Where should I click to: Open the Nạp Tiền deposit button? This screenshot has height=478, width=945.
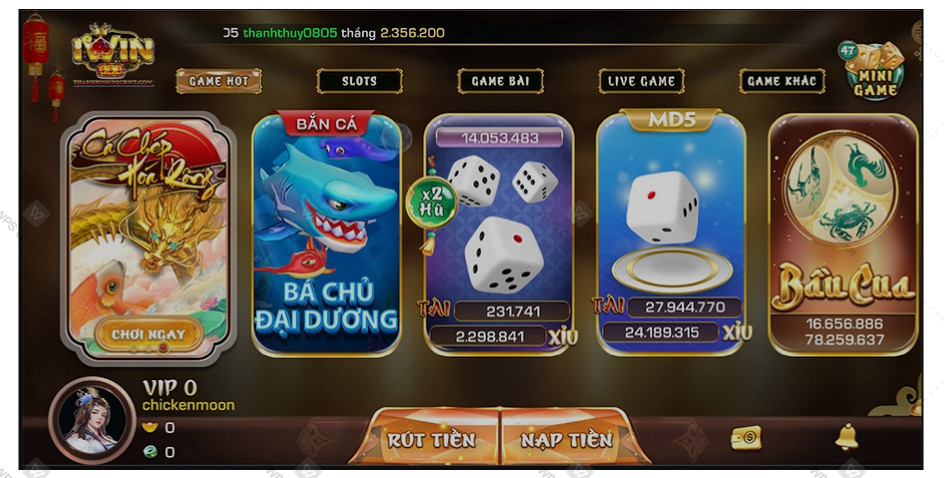[566, 439]
